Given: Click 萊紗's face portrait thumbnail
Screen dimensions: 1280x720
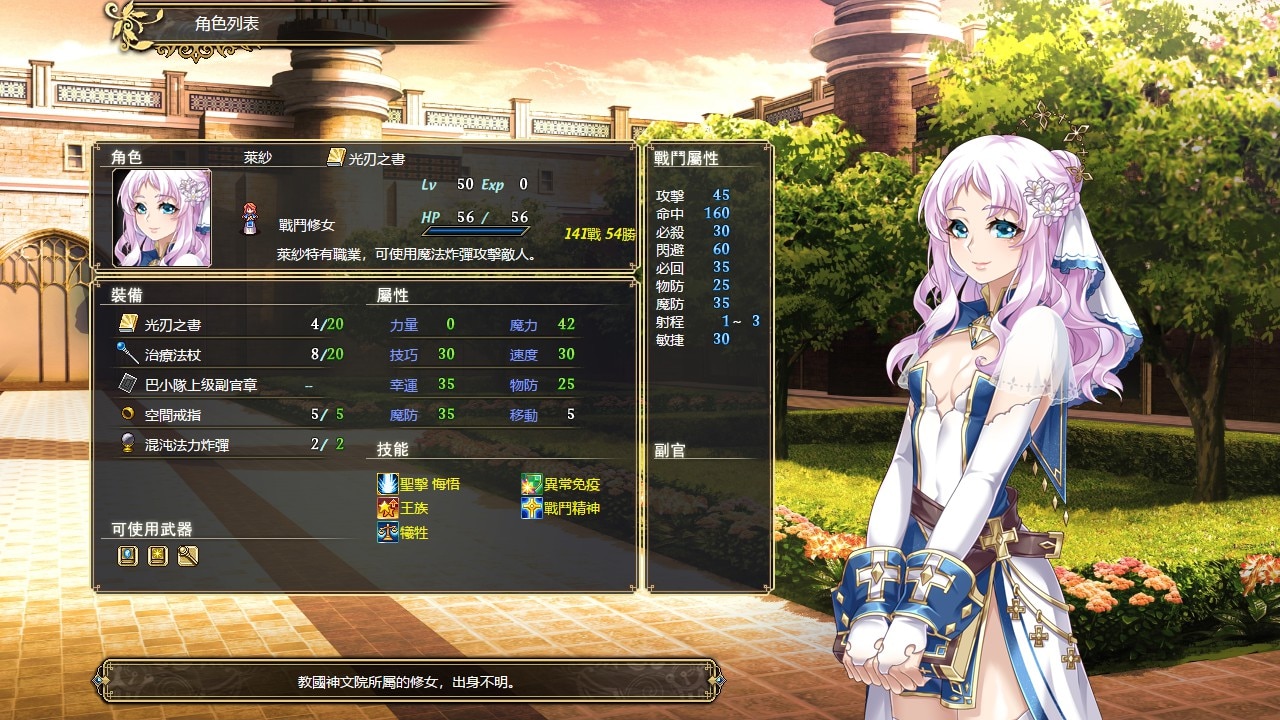Looking at the screenshot, I should (162, 218).
